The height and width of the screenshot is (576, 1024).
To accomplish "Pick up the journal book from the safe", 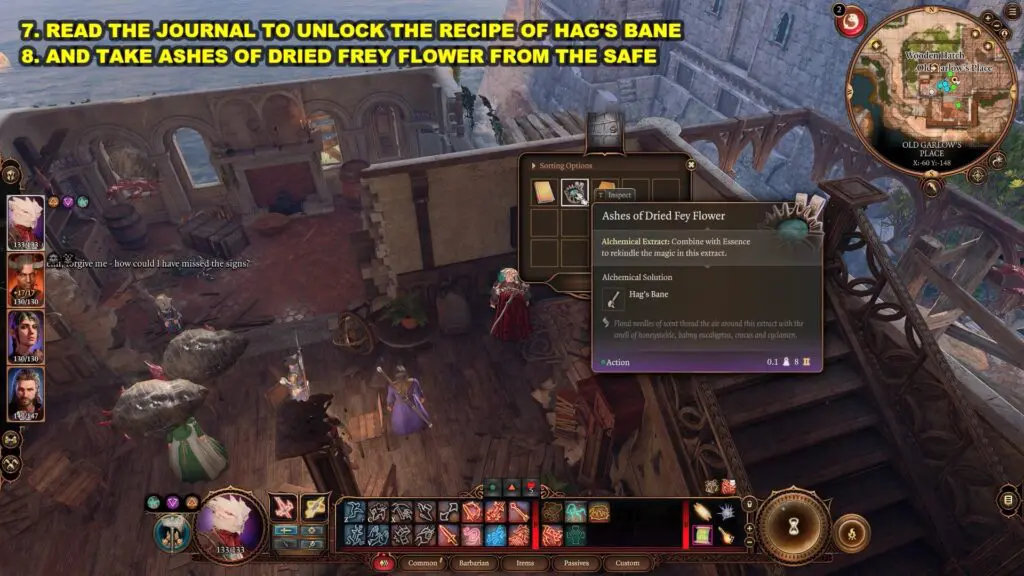I will [x=544, y=192].
